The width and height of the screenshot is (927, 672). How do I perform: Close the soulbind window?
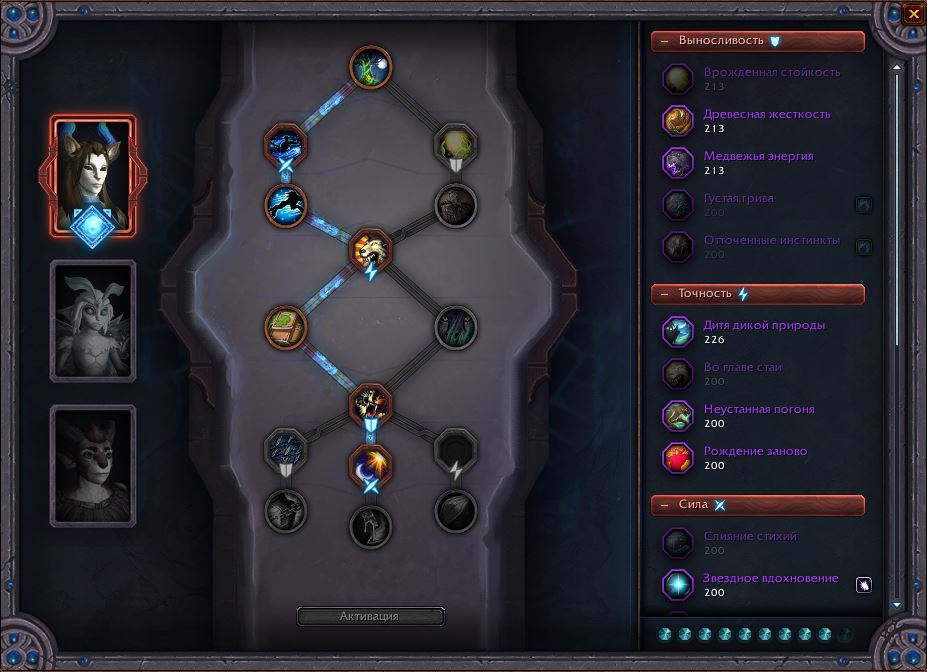913,14
